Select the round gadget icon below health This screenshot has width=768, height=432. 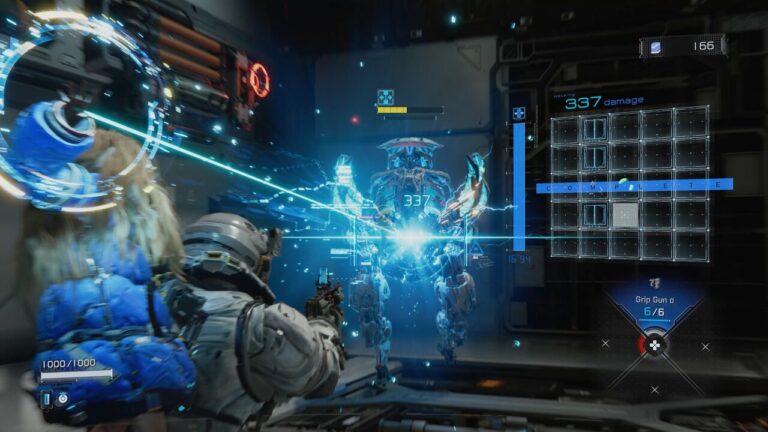(63, 398)
